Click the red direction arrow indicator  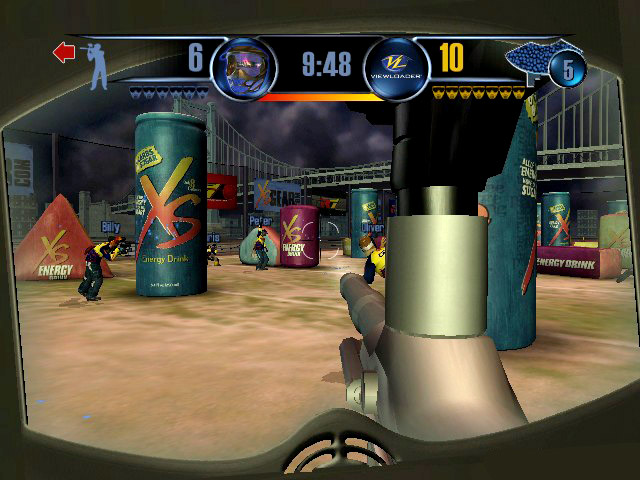[65, 52]
